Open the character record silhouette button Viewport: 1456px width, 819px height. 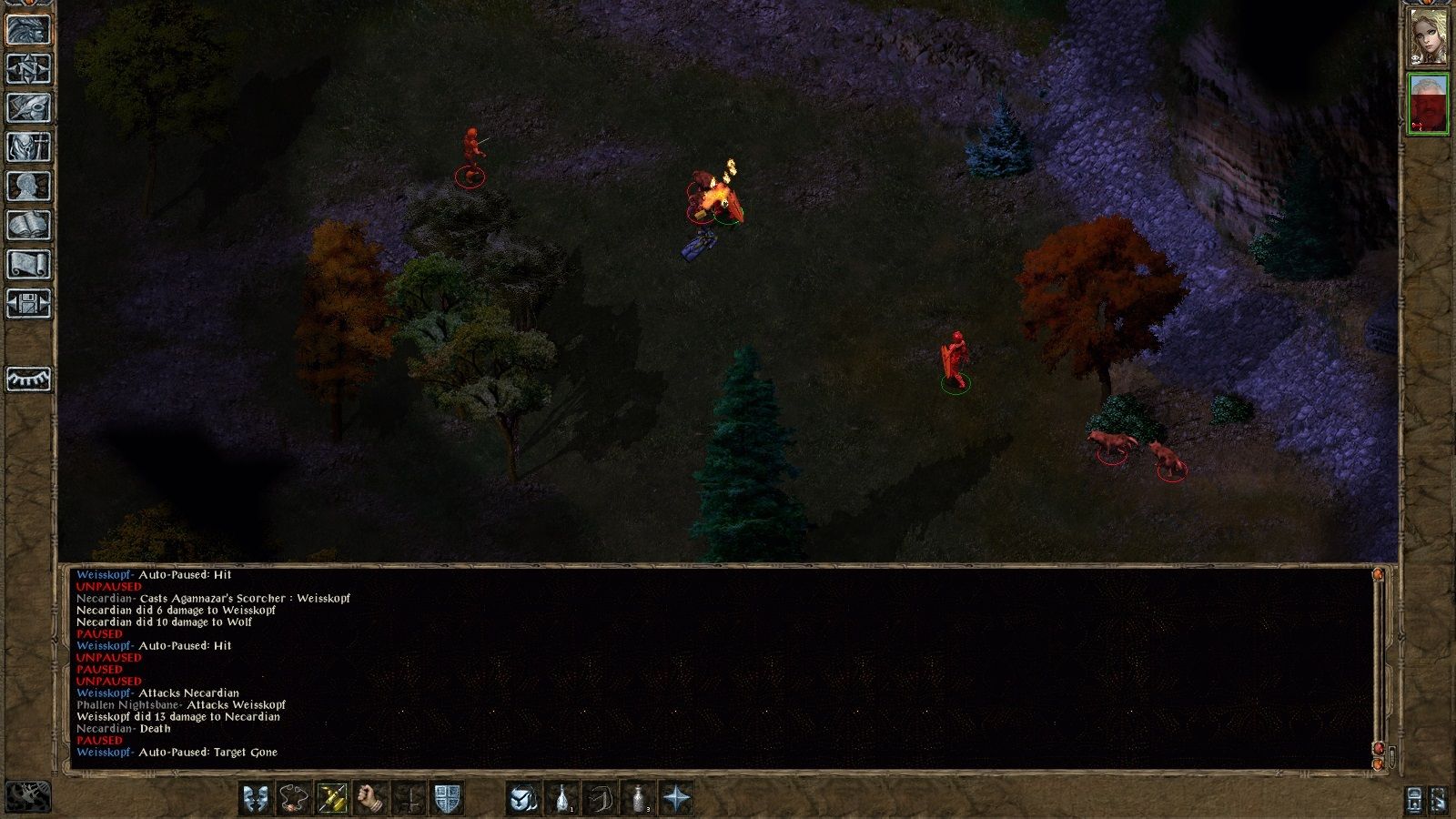pyautogui.click(x=28, y=187)
